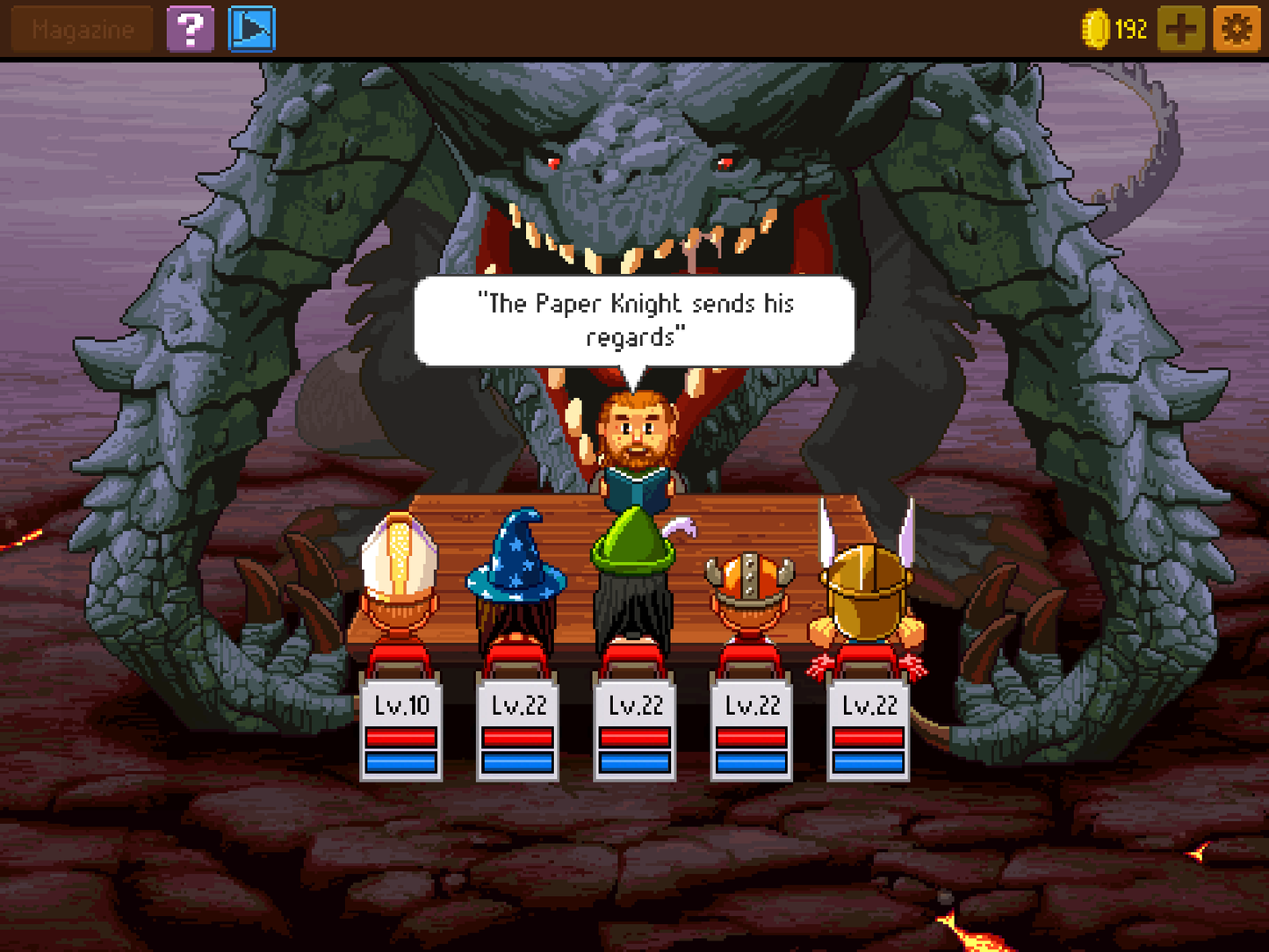The image size is (1269, 952).
Task: Click the plus icon to buy gold
Action: [x=1181, y=28]
